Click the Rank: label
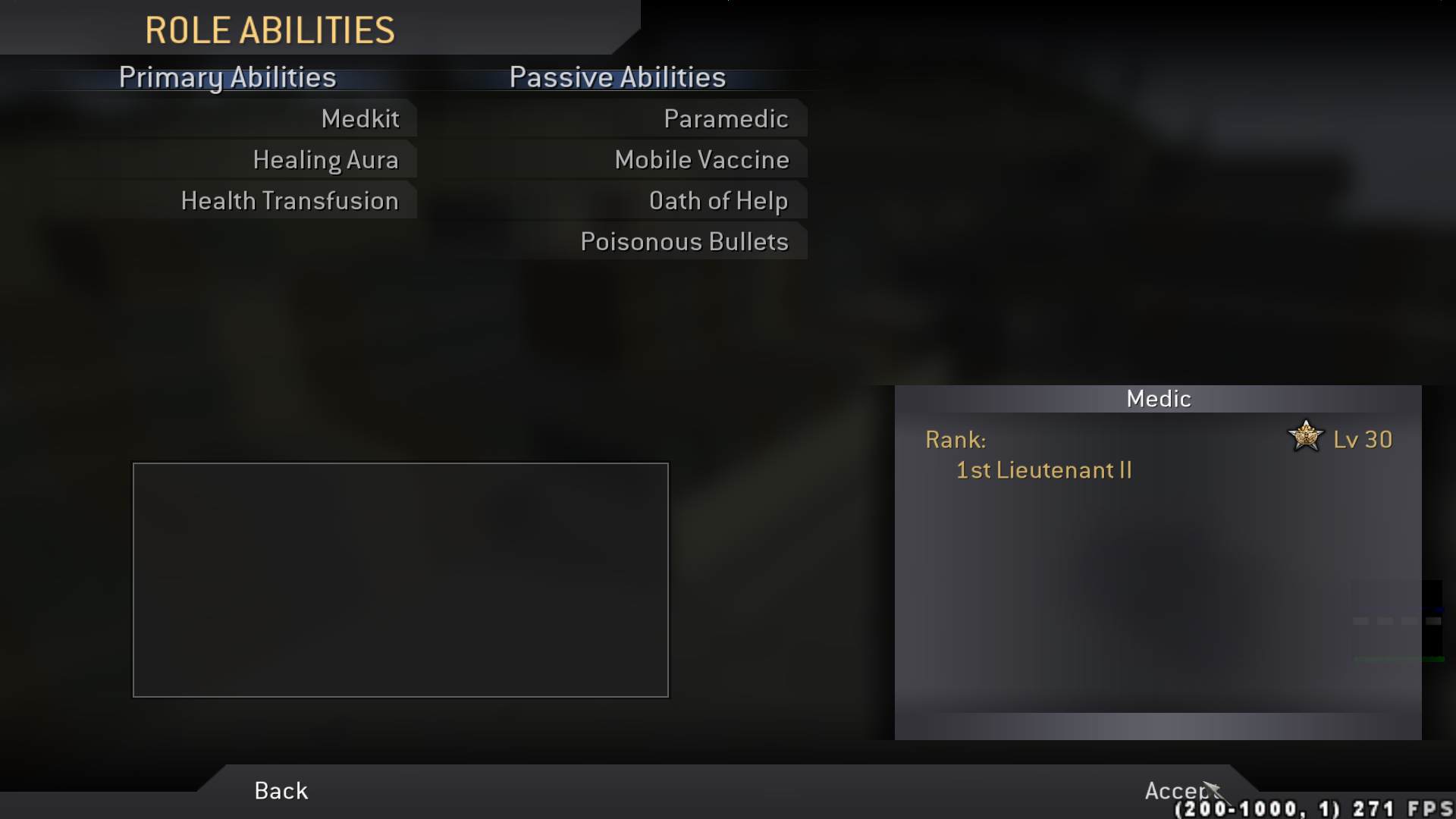The height and width of the screenshot is (819, 1456). coord(955,439)
